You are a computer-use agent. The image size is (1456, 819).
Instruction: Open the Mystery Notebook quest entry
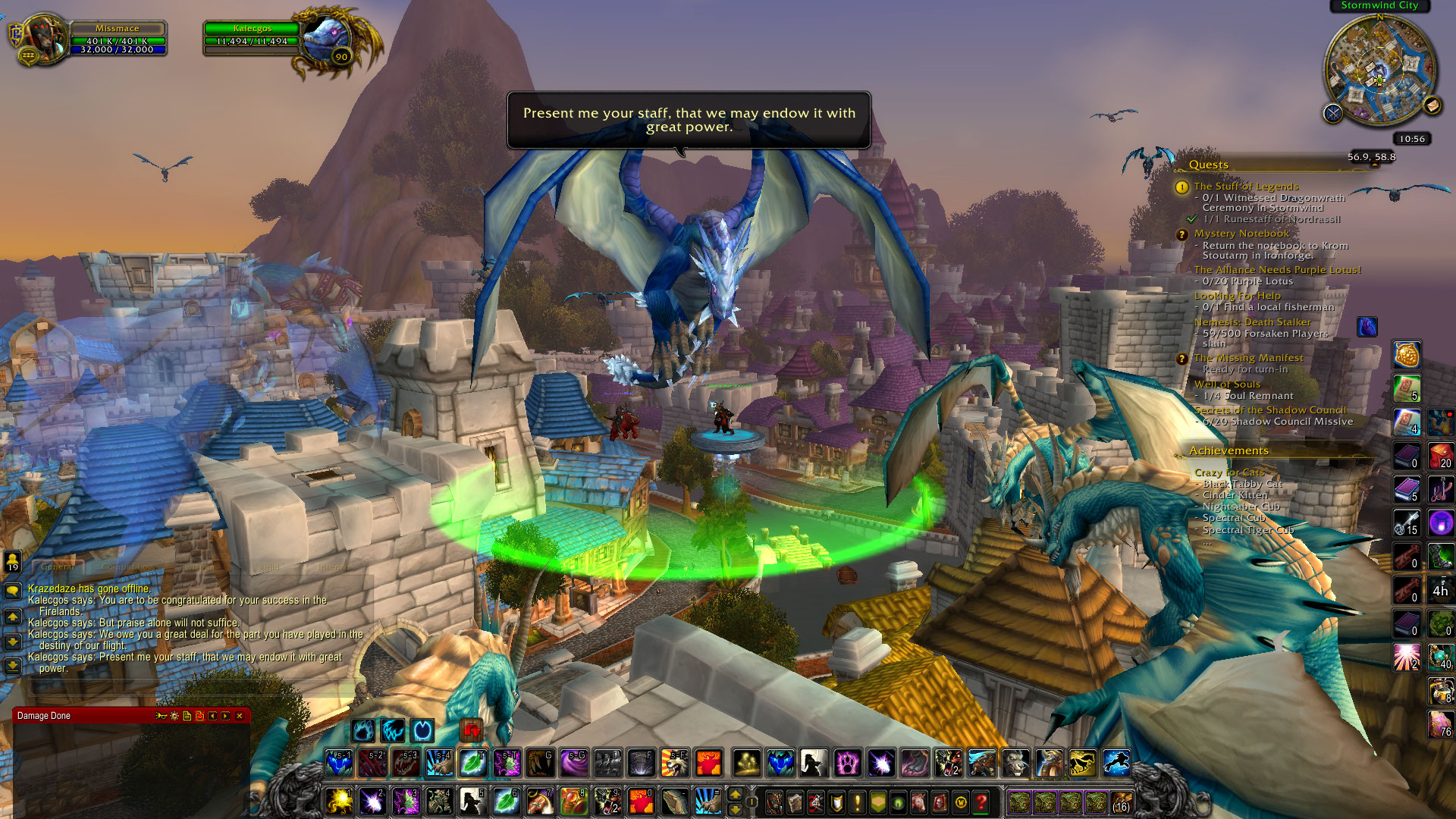(1241, 234)
